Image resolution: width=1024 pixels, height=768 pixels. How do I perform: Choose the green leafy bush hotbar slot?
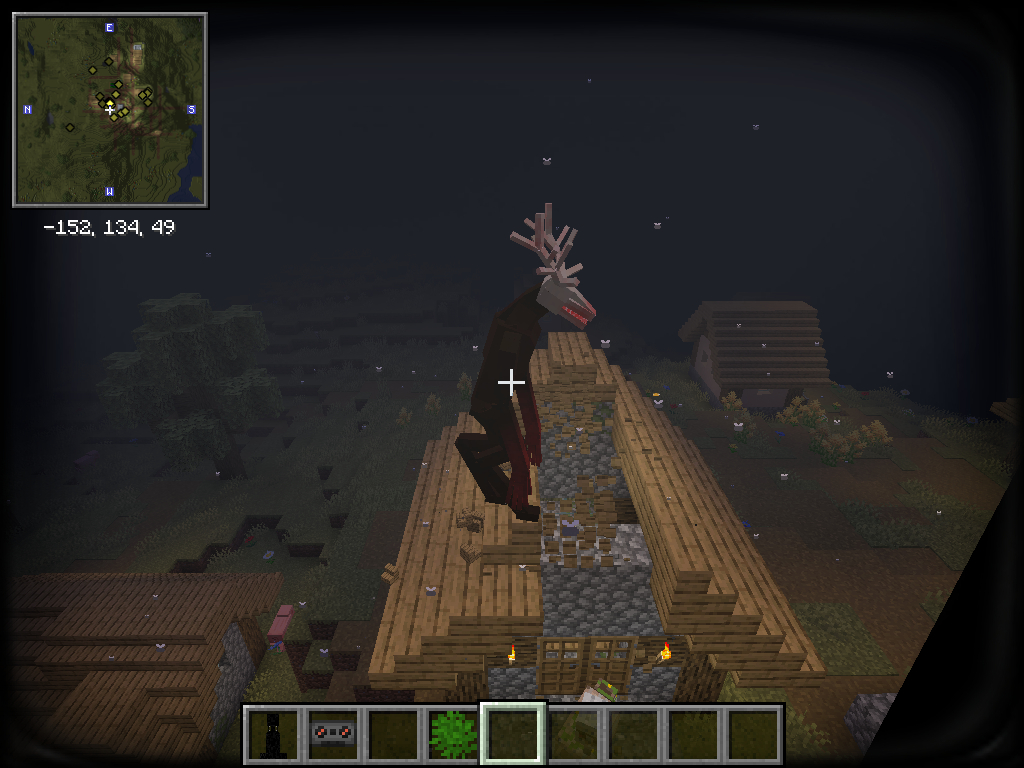(x=453, y=734)
